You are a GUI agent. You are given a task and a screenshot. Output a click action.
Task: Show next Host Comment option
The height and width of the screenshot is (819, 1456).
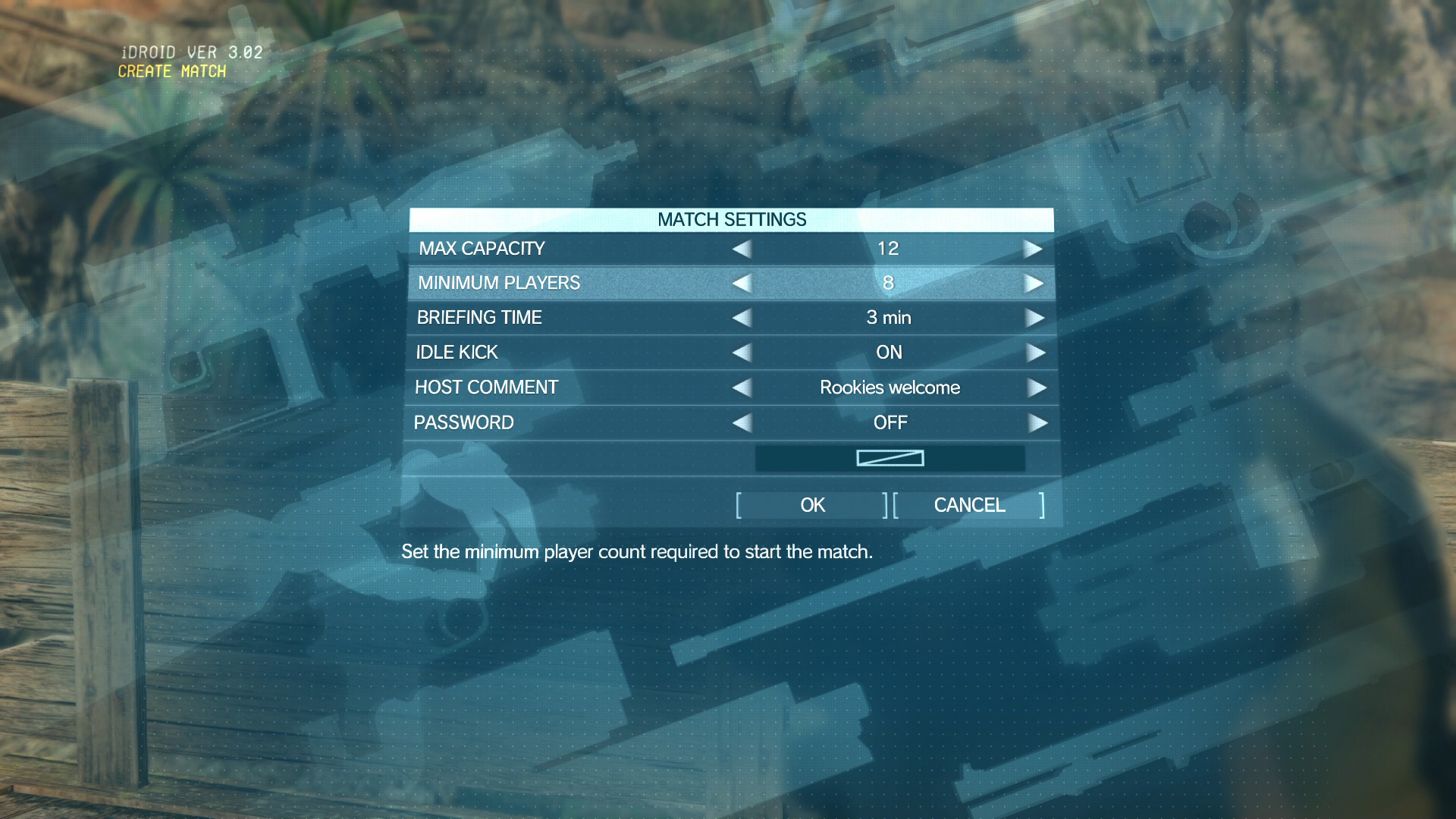(x=1037, y=388)
